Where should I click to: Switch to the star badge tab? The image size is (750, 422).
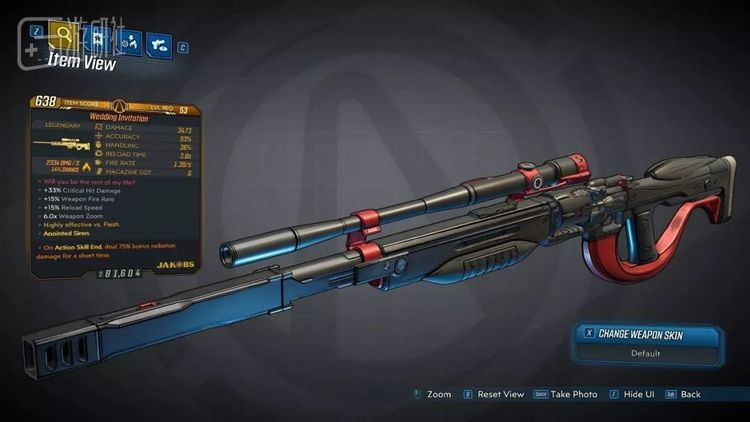click(96, 38)
